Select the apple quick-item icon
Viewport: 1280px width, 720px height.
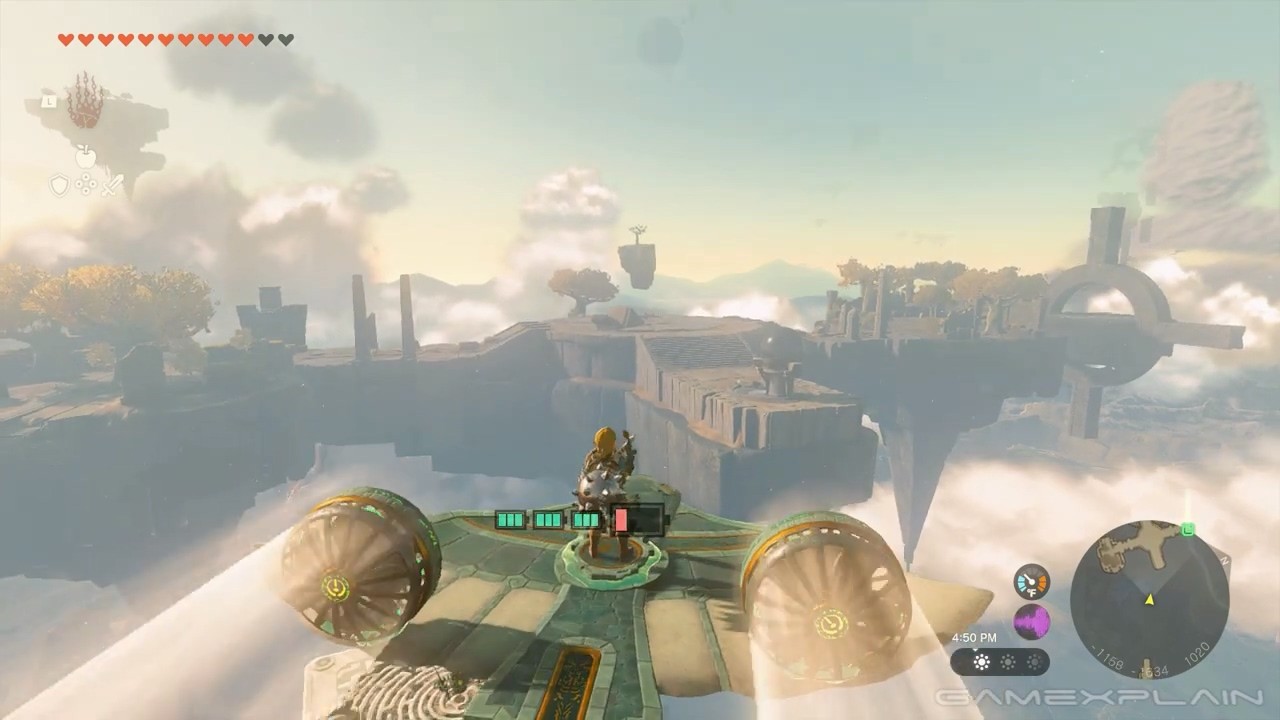(85, 156)
